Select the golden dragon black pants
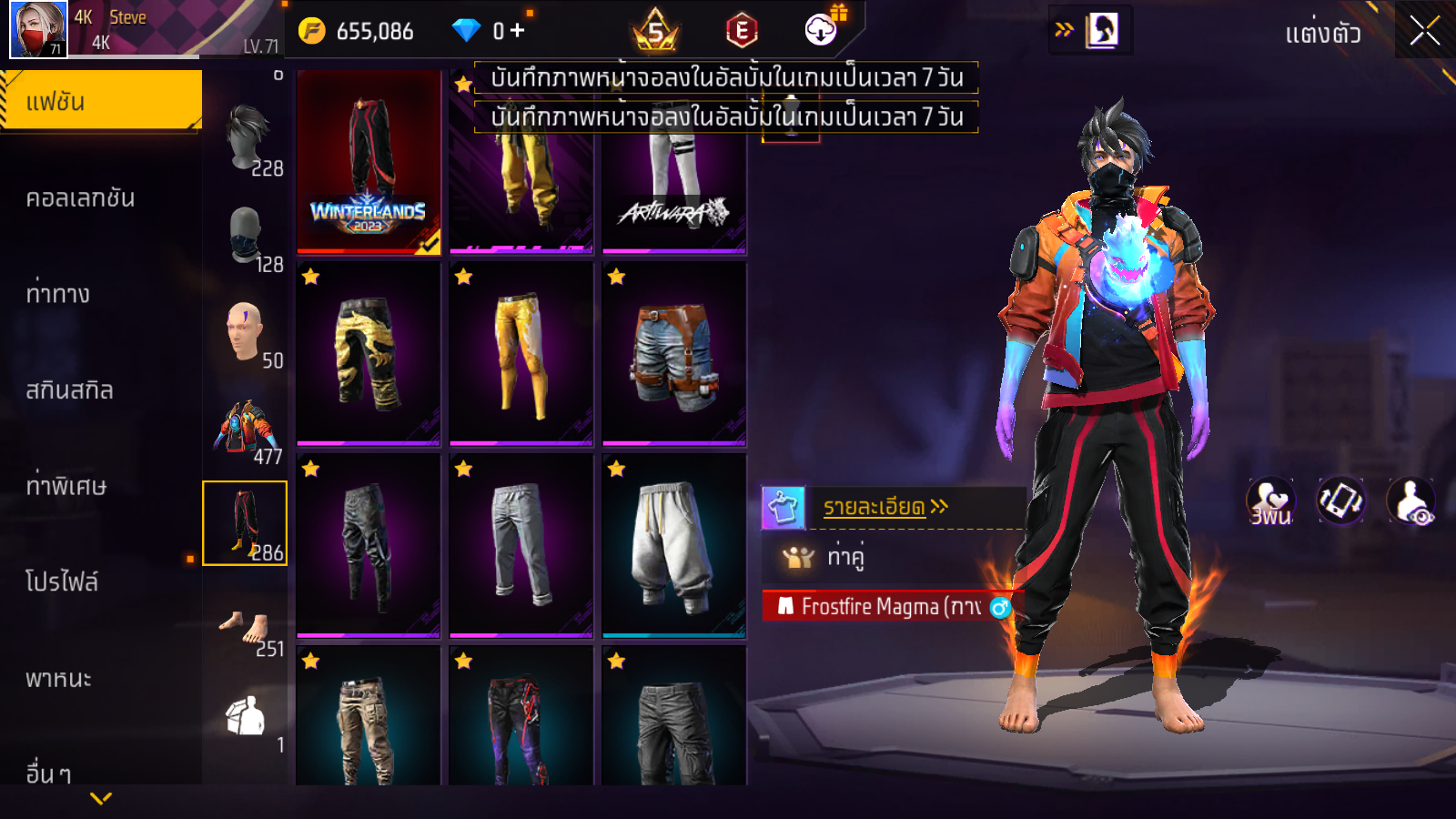Viewport: 1456px width, 819px height. pyautogui.click(x=369, y=355)
